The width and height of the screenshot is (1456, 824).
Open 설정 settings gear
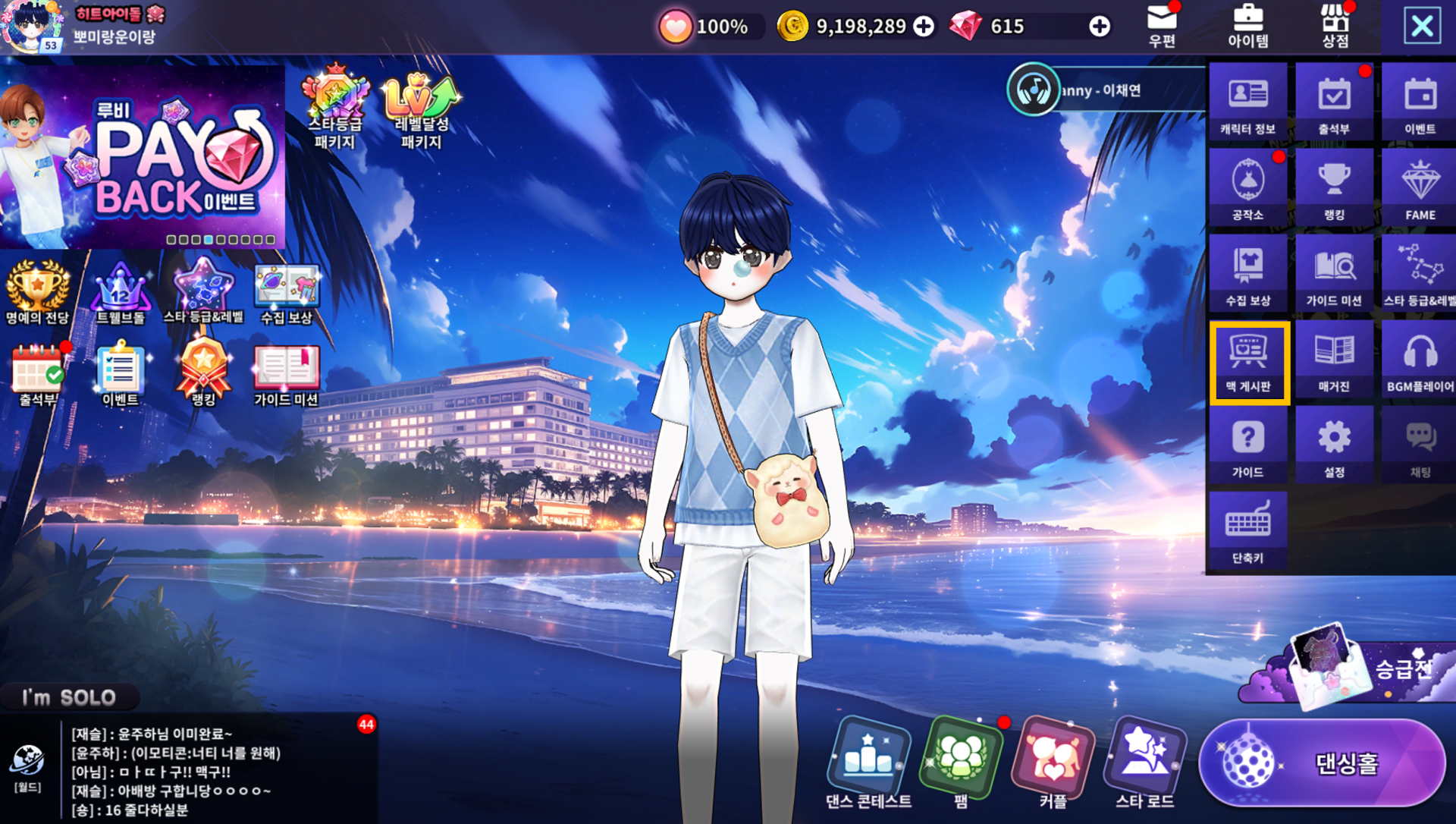click(1334, 445)
